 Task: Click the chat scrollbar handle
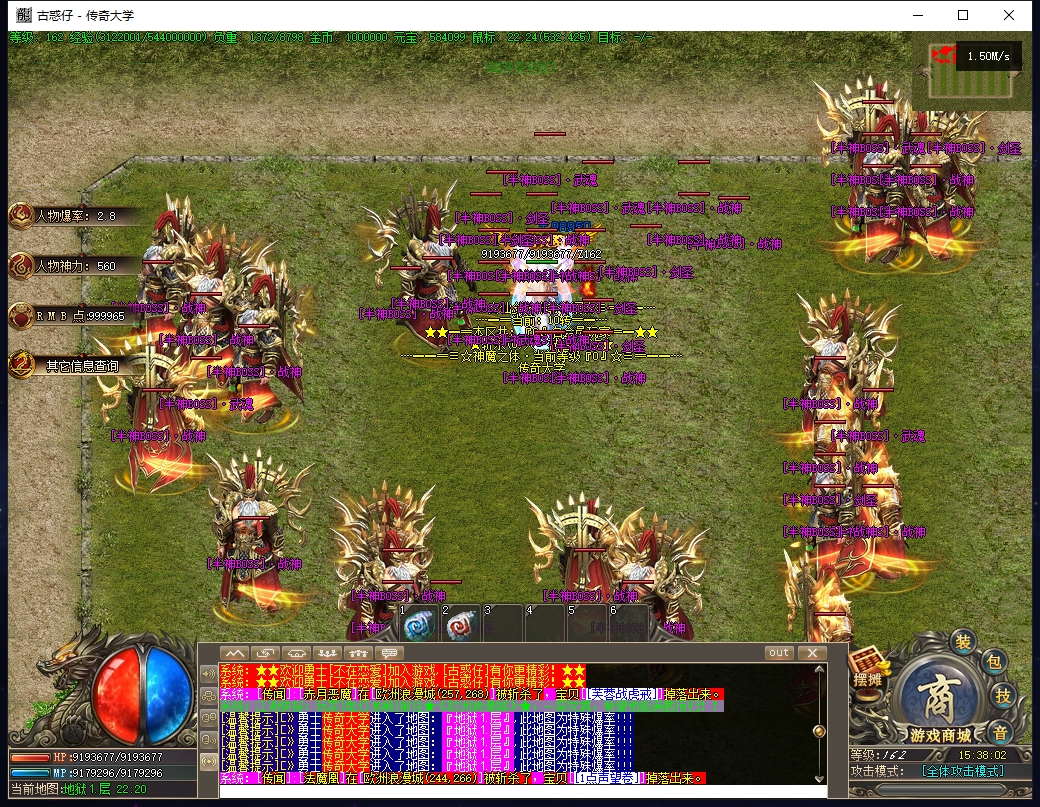[x=819, y=731]
